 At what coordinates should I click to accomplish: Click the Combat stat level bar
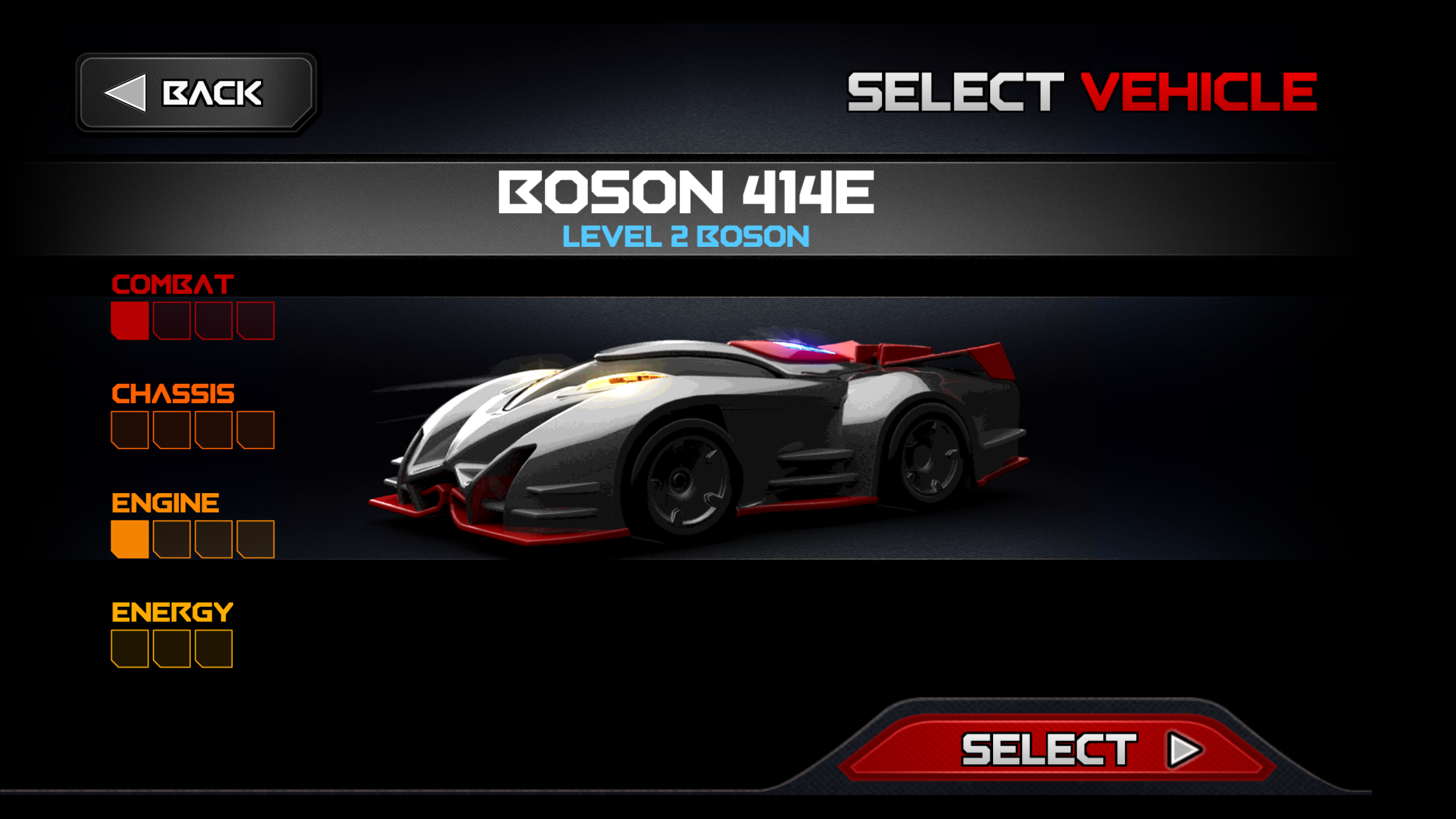pyautogui.click(x=193, y=321)
